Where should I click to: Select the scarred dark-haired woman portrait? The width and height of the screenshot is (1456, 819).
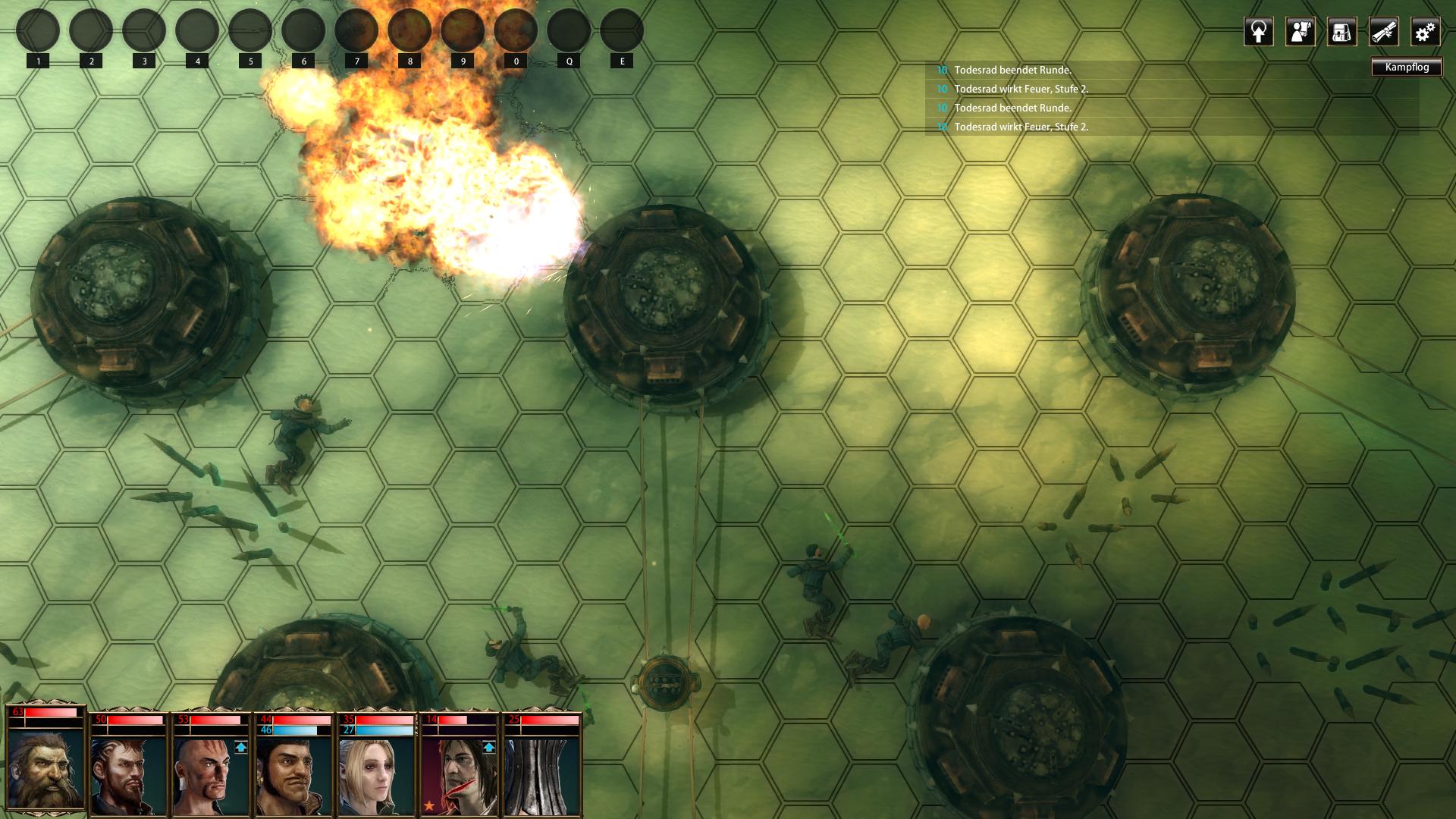pos(460,775)
